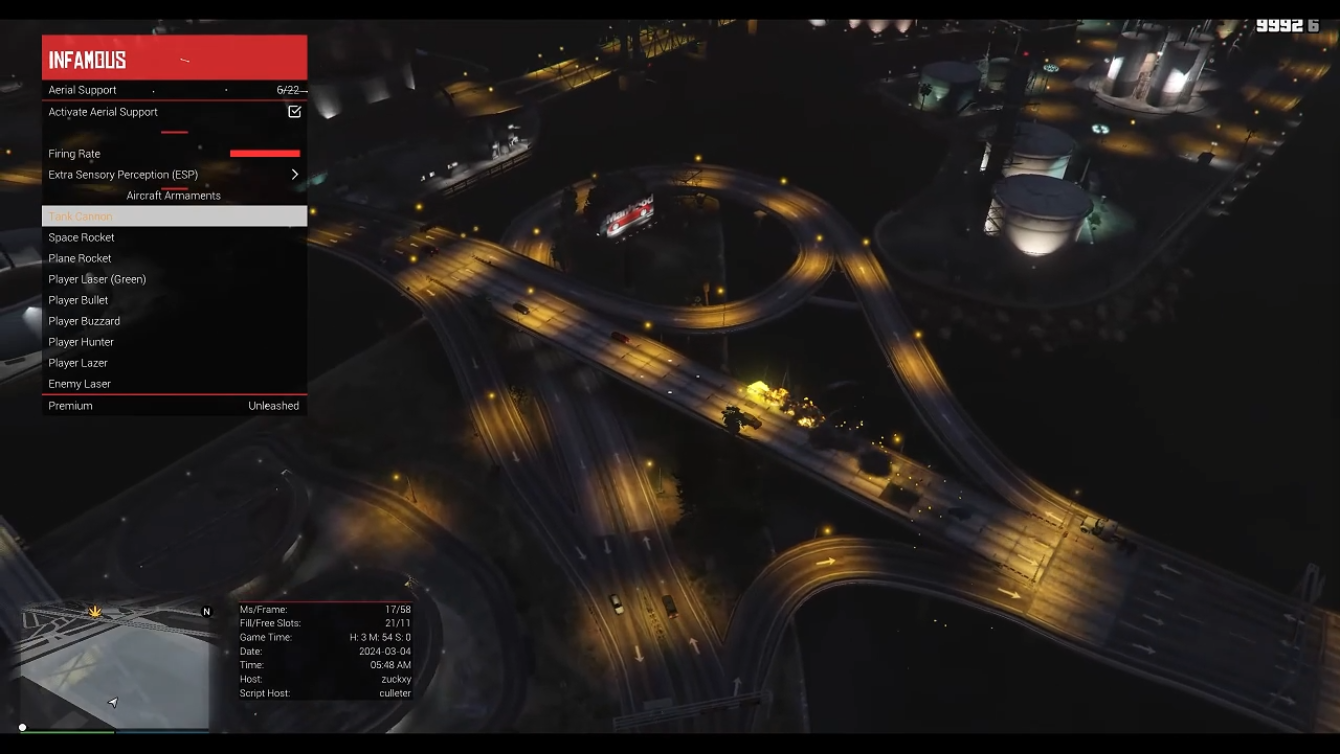The height and width of the screenshot is (754, 1340).
Task: Select the Tank Cannon armament
Action: point(174,216)
